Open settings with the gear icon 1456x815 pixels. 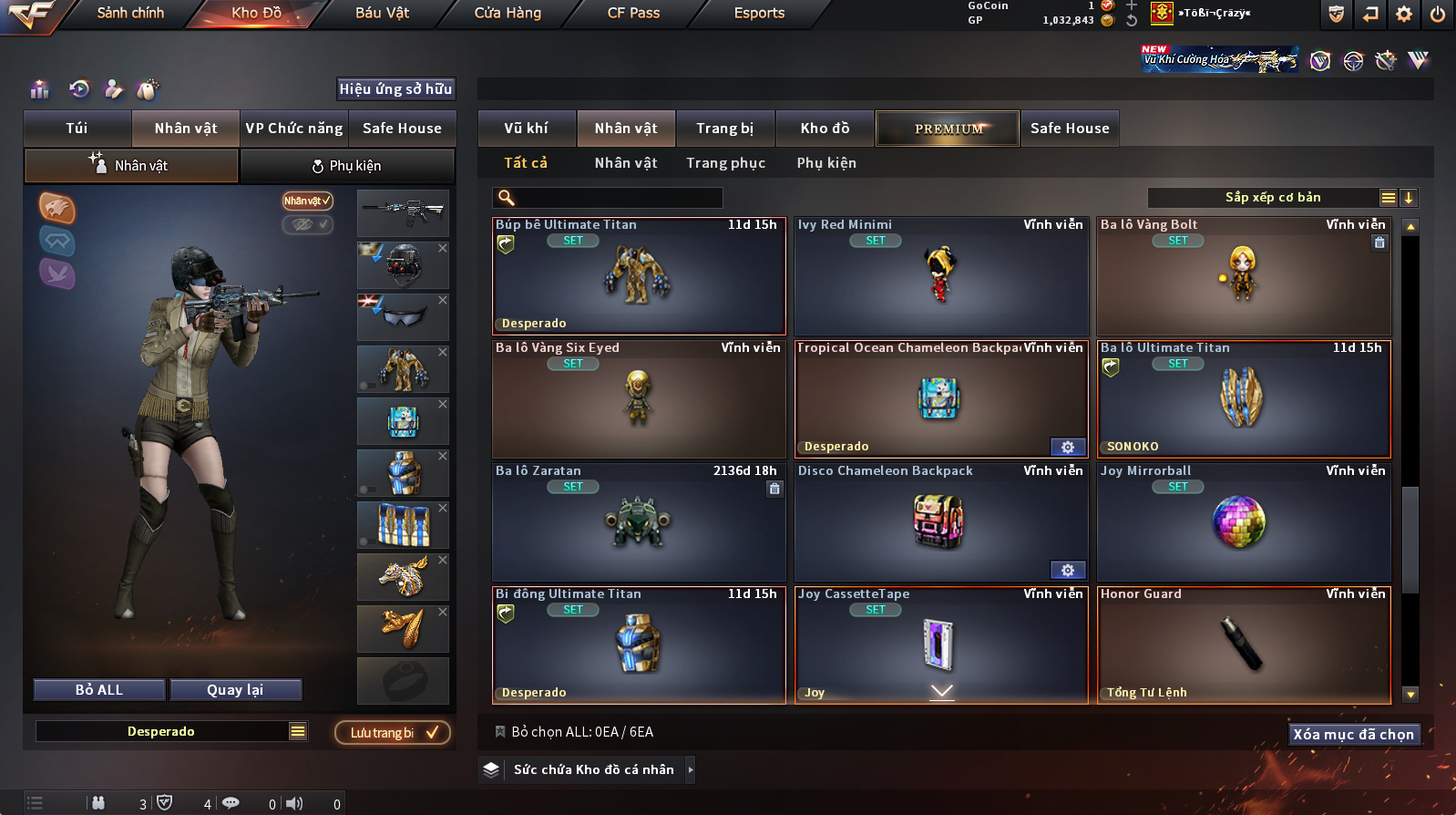[x=1404, y=14]
